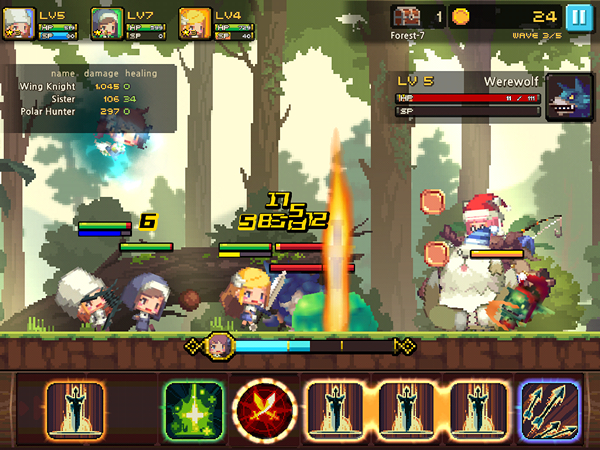Use the blue triple-arrow skill

coord(550,408)
